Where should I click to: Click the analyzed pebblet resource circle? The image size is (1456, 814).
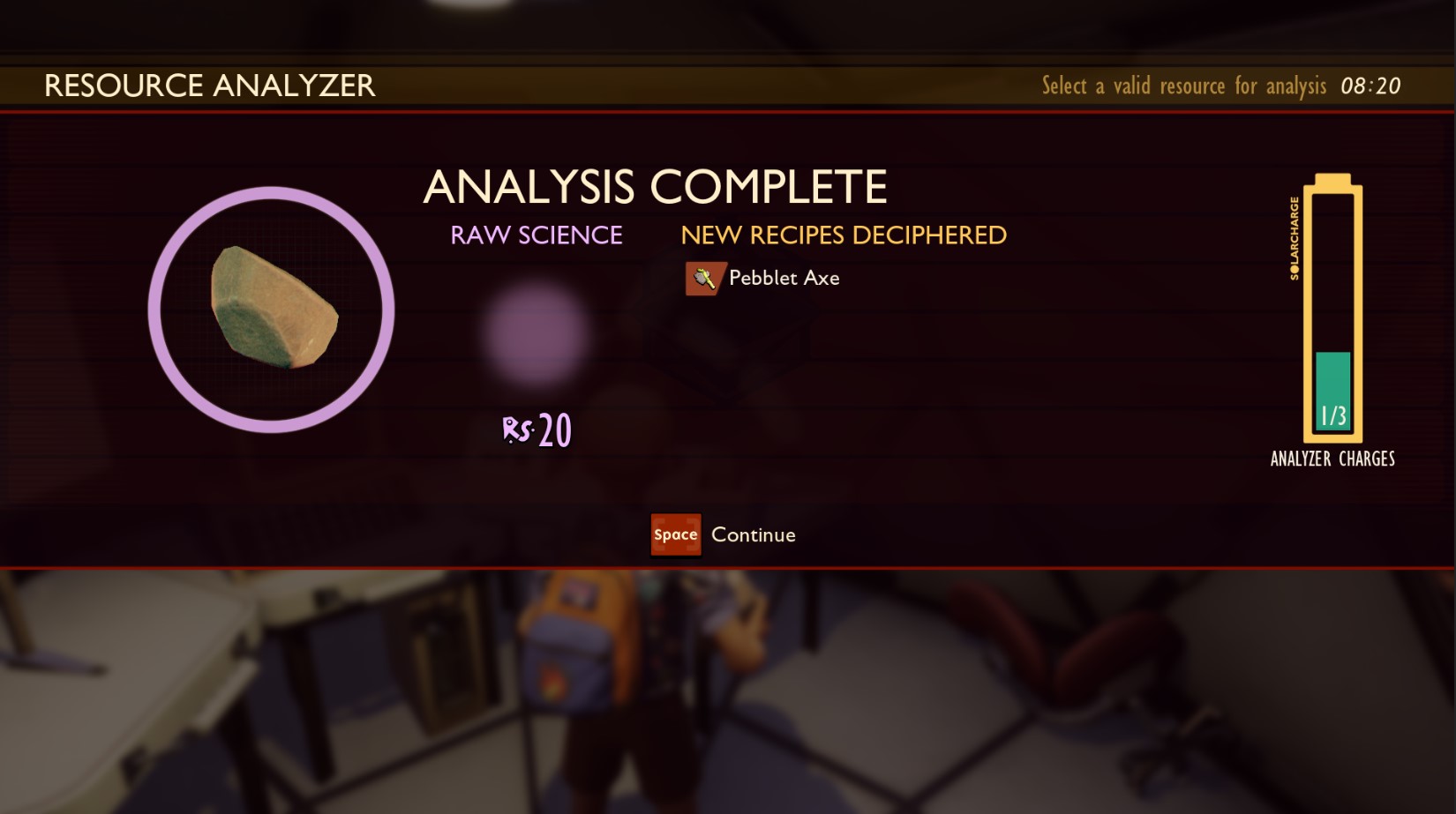click(272, 310)
